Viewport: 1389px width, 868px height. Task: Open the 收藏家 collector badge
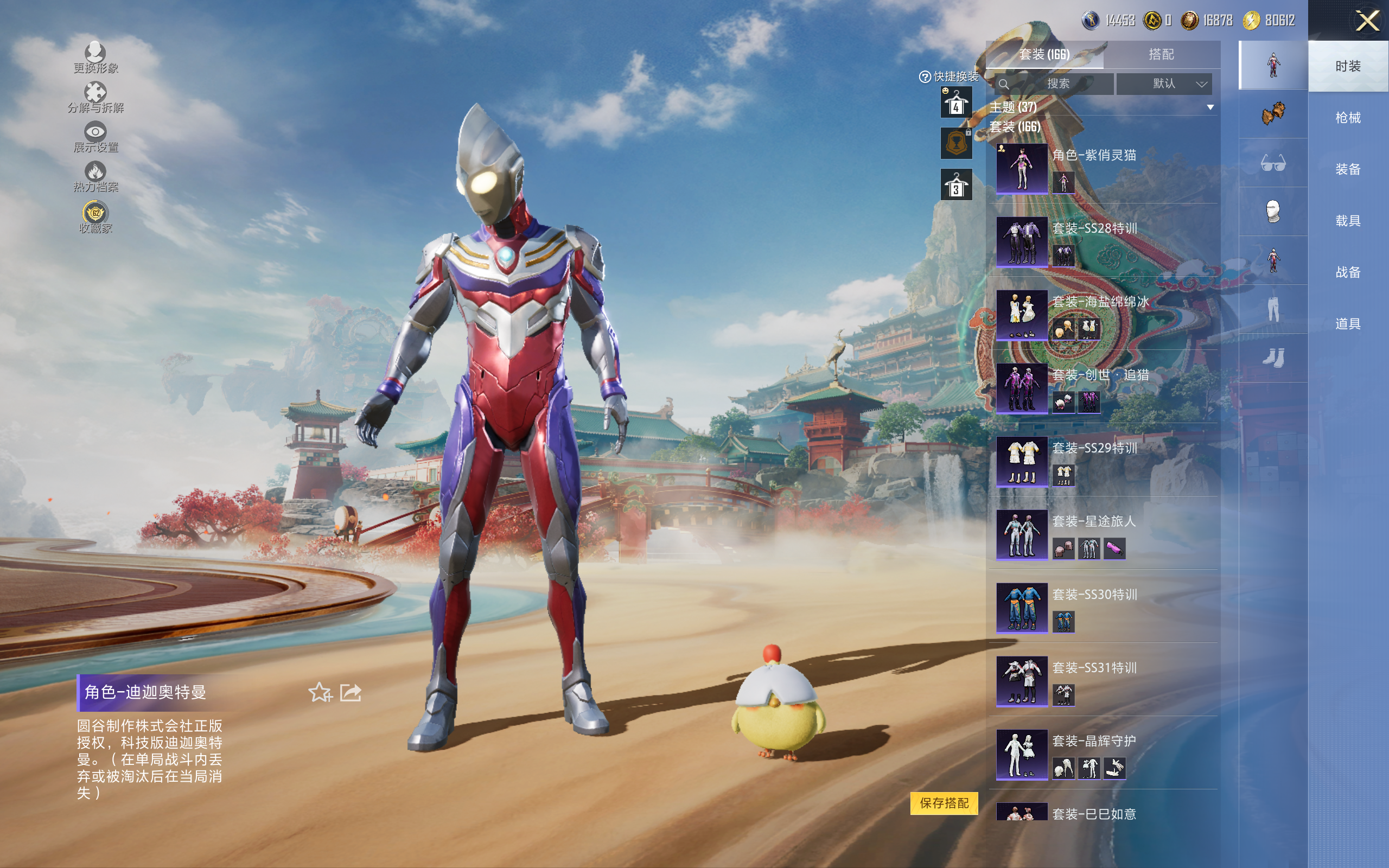coord(95,217)
